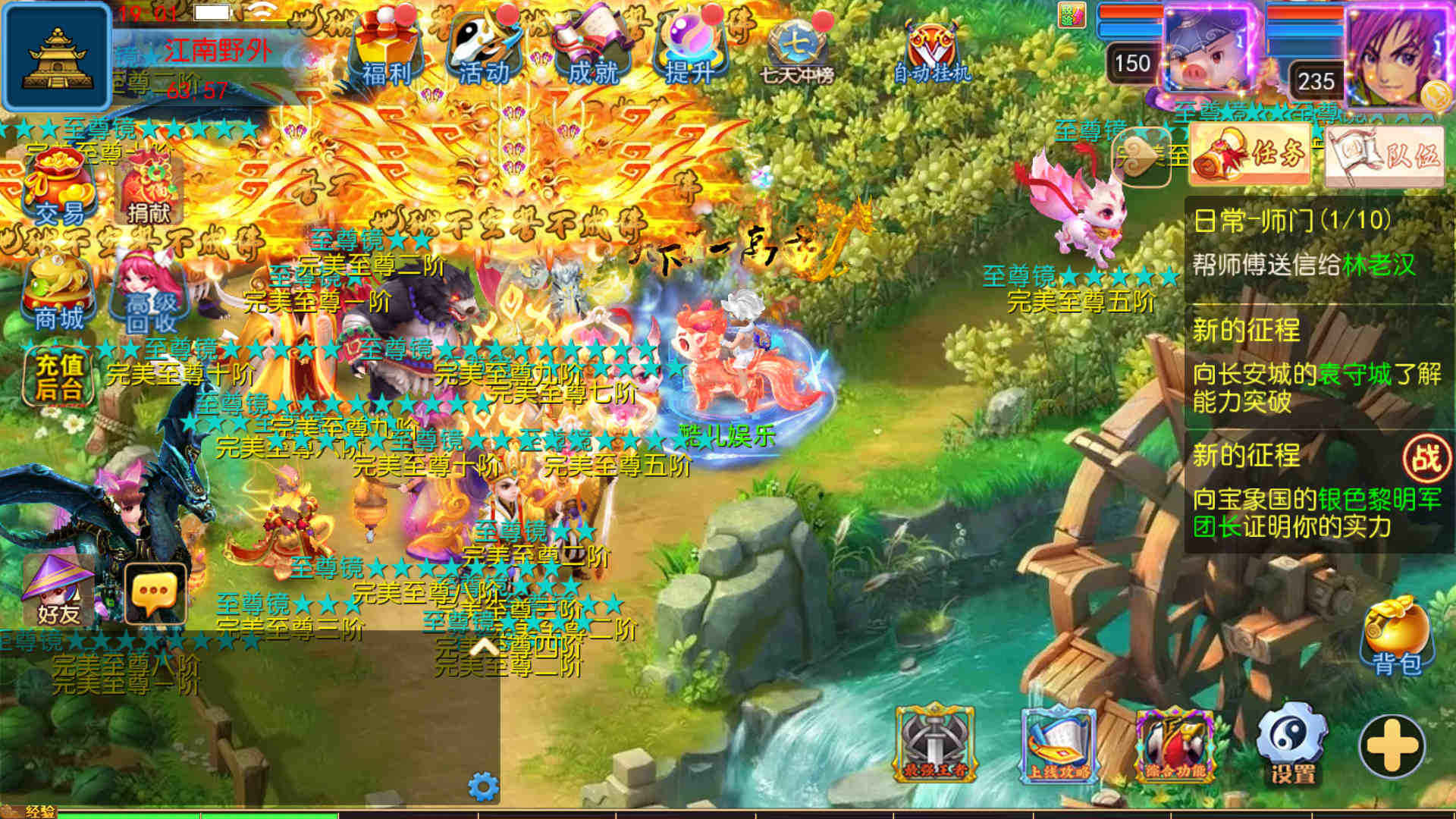Screen dimensions: 1456x819
Task: Open the 成就 achievements scroll
Action: [593, 49]
